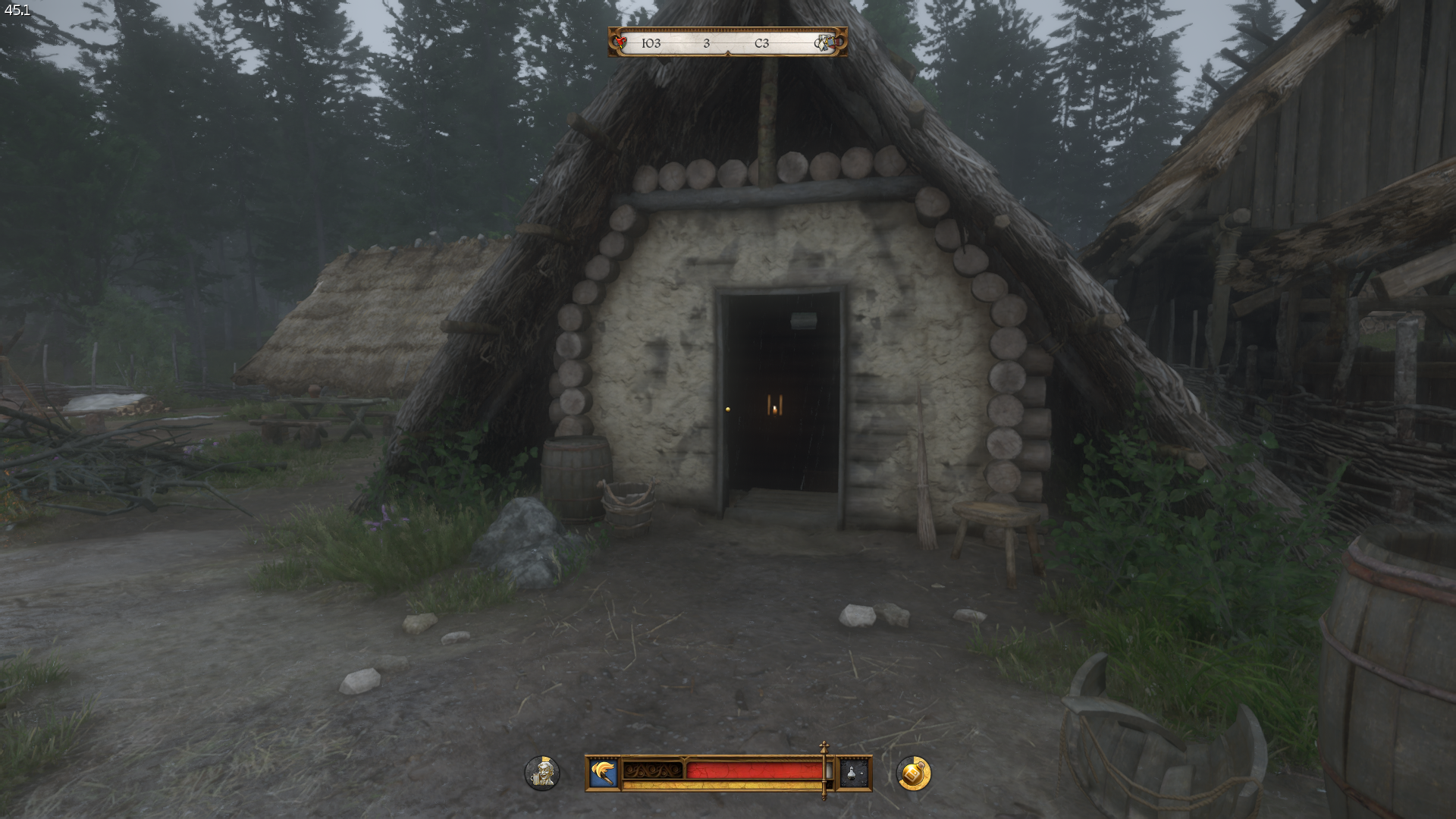Click the golden potion buff icon
The width and height of the screenshot is (1456, 819).
[913, 773]
